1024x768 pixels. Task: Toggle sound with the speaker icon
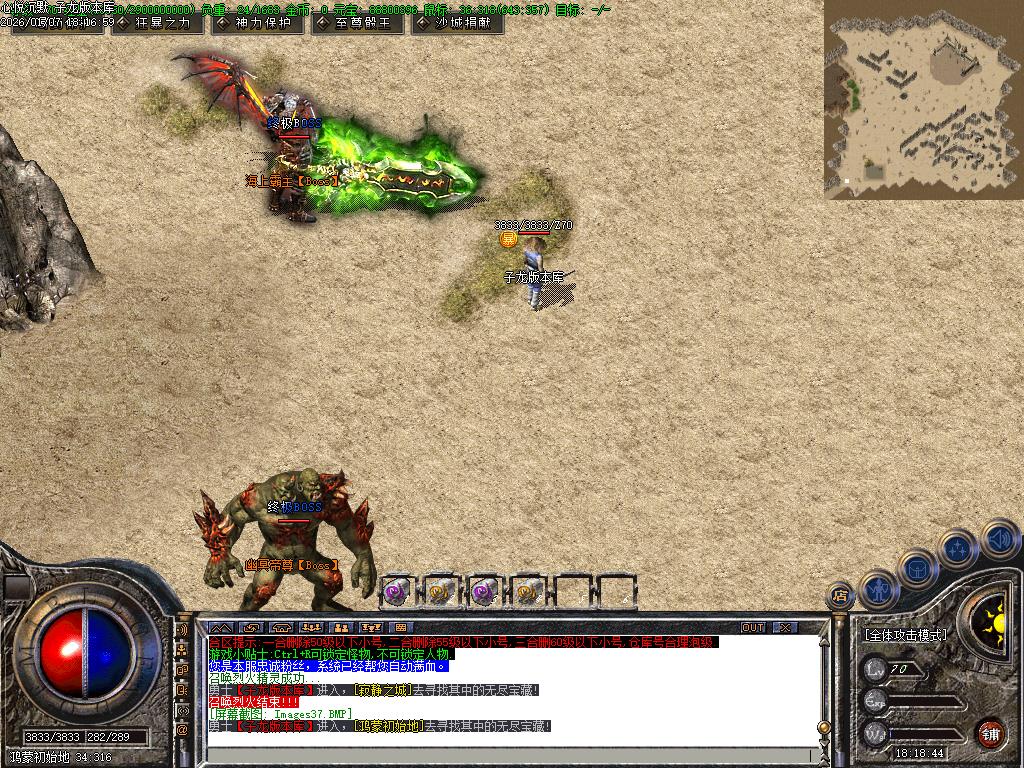[998, 539]
